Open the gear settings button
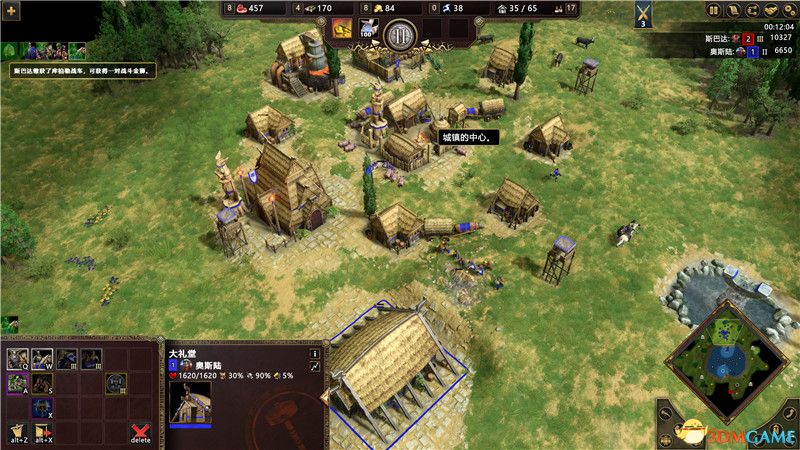Viewport: 800px width, 450px height. pos(789,10)
